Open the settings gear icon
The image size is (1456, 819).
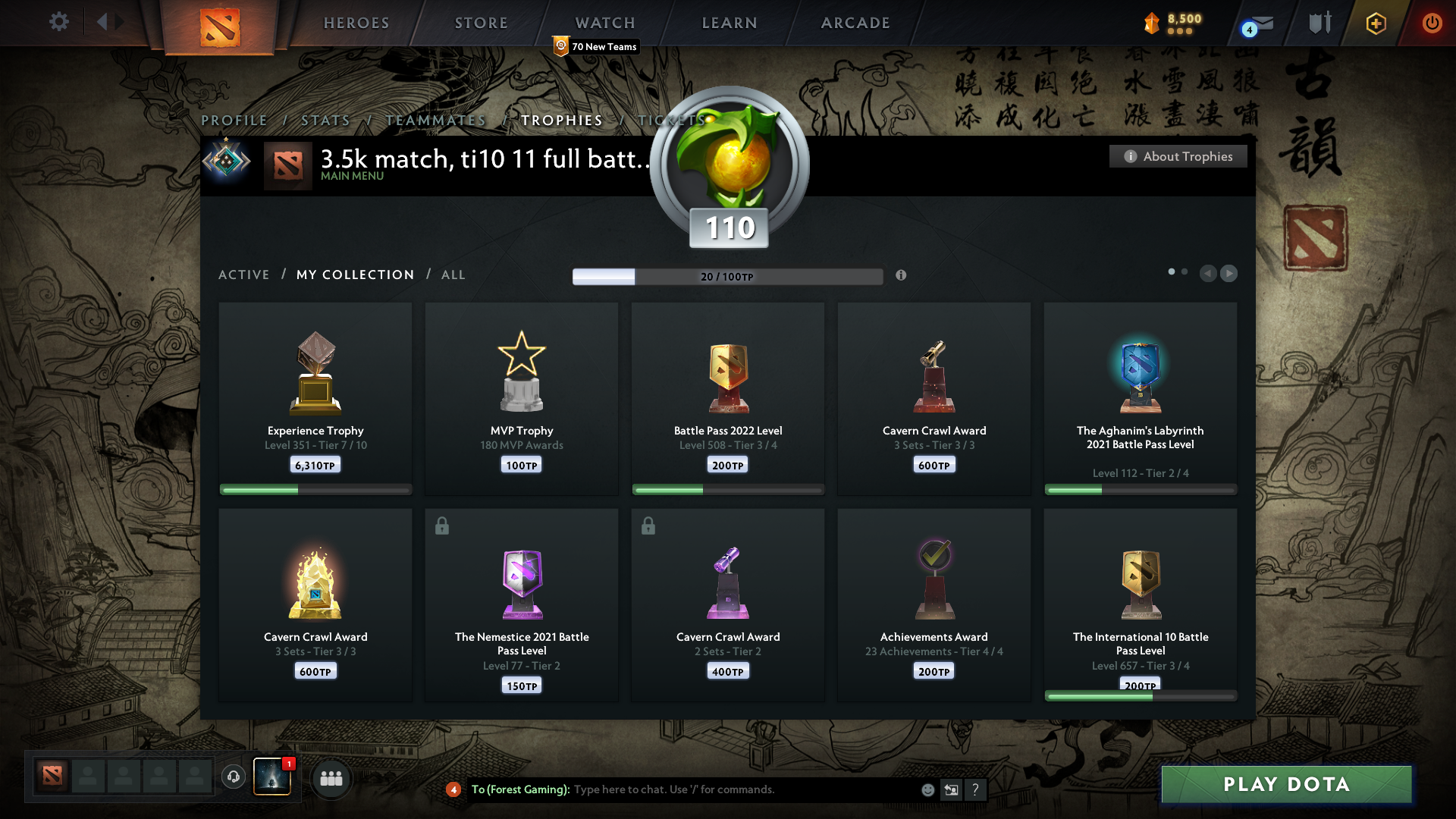[58, 22]
